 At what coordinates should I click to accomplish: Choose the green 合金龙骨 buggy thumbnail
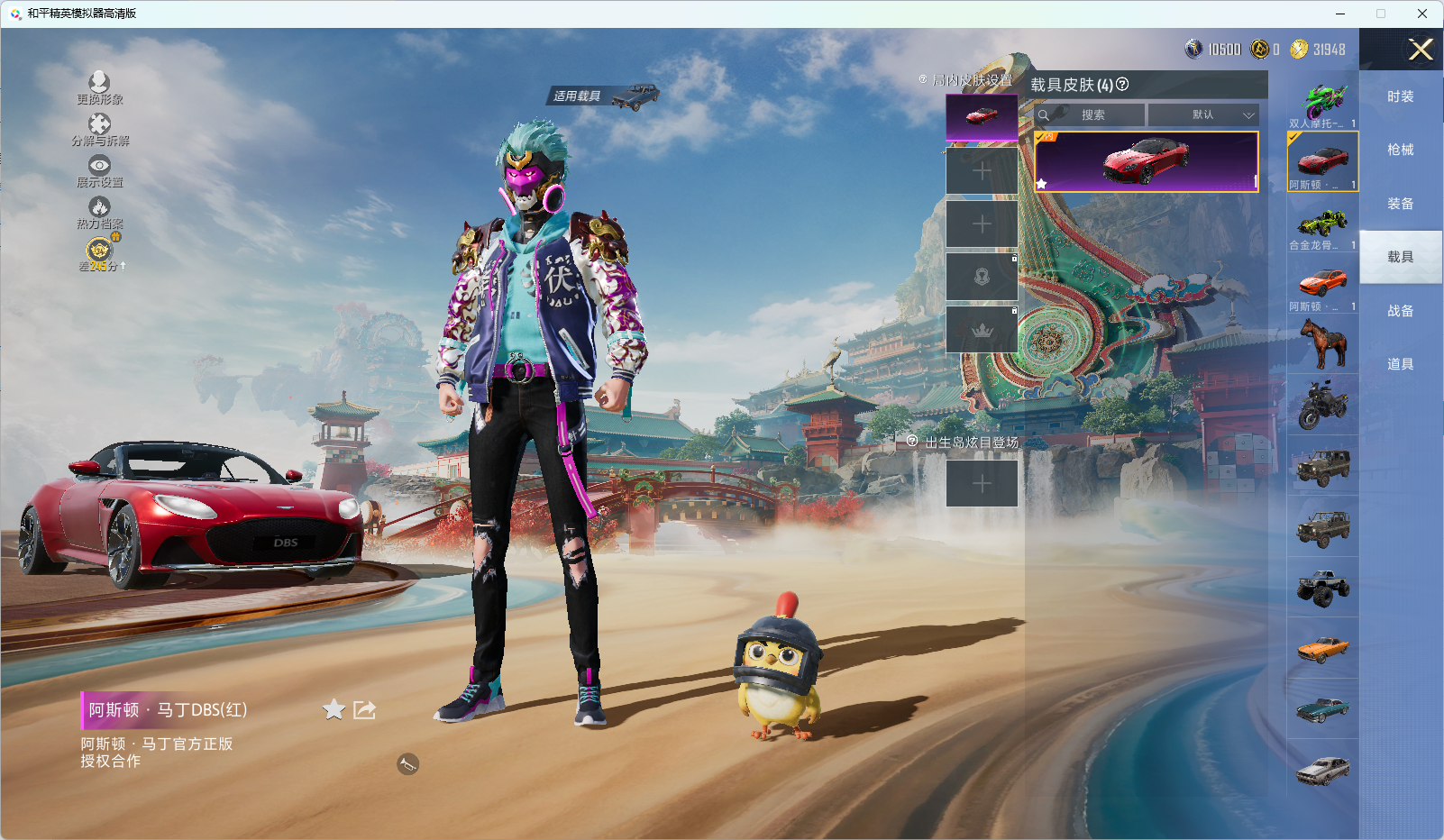(1322, 223)
